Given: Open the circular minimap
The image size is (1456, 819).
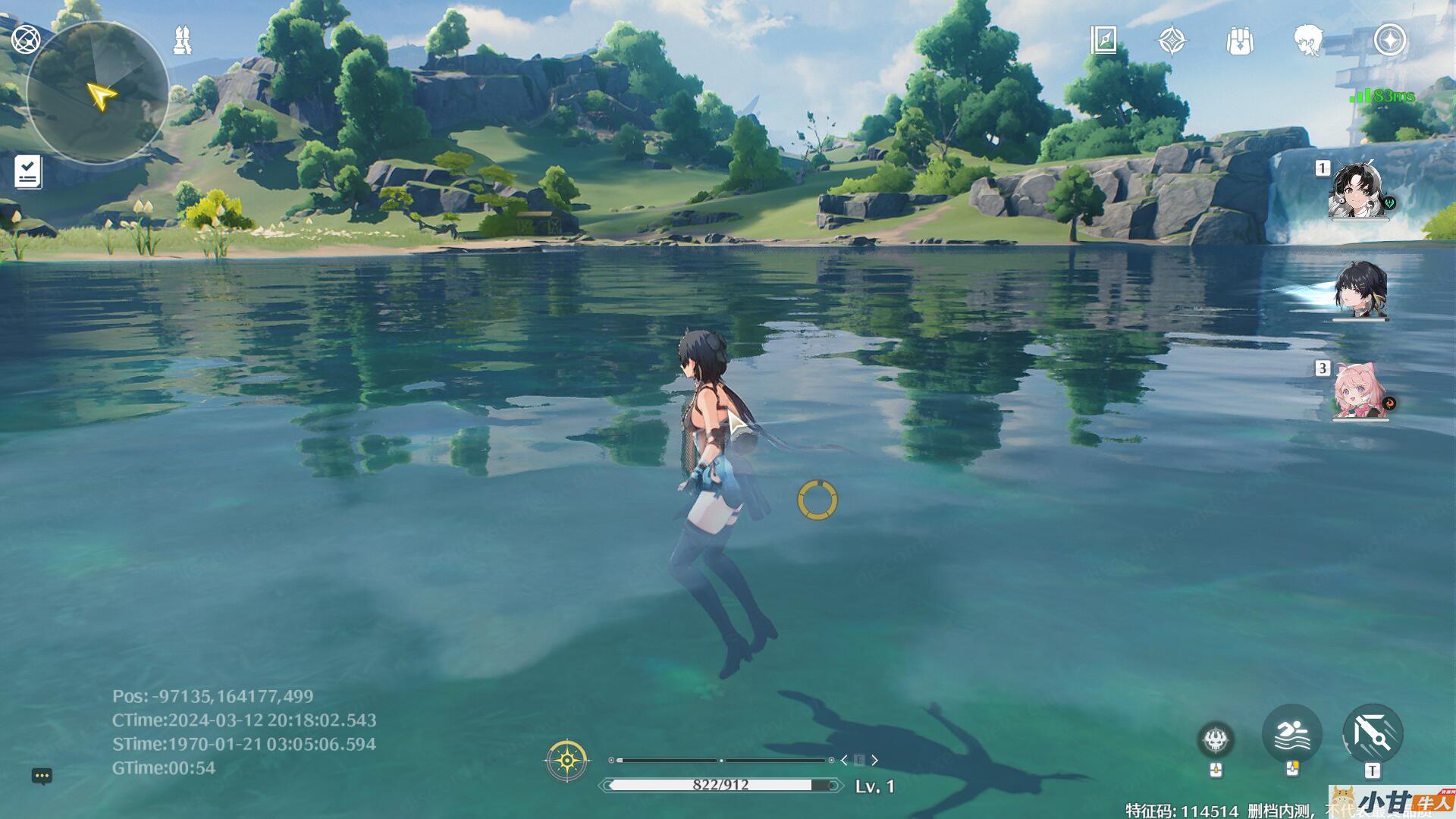Looking at the screenshot, I should [97, 93].
